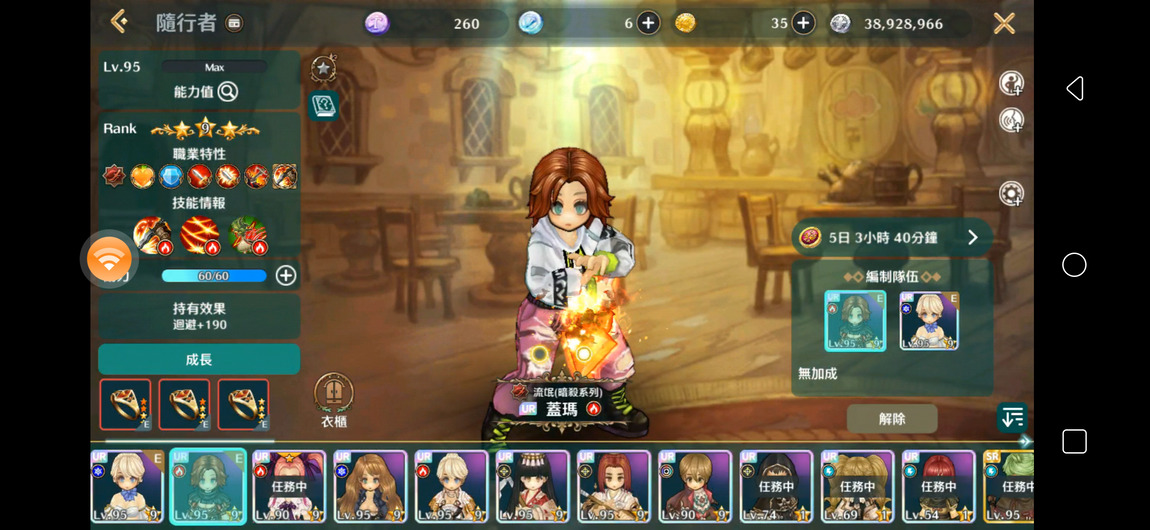Click the 解除 dismiss button
Image resolution: width=1150 pixels, height=530 pixels.
(x=891, y=419)
